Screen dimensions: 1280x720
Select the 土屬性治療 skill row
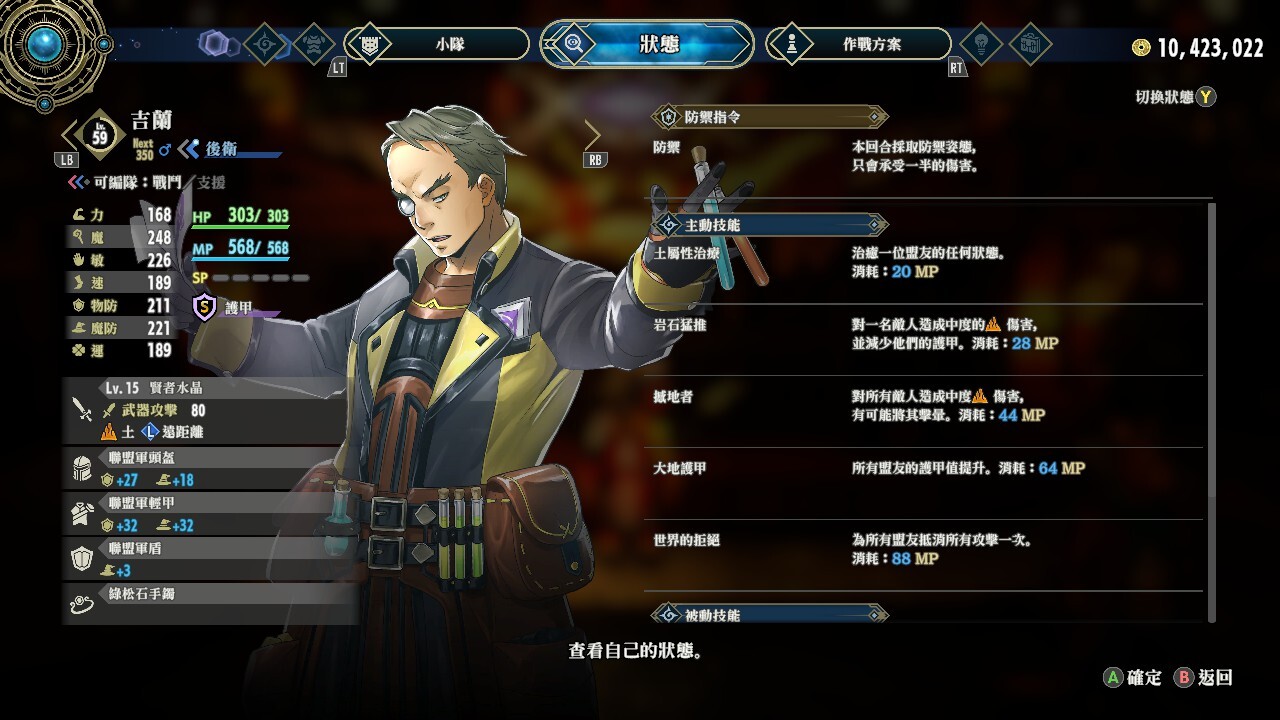click(x=925, y=263)
